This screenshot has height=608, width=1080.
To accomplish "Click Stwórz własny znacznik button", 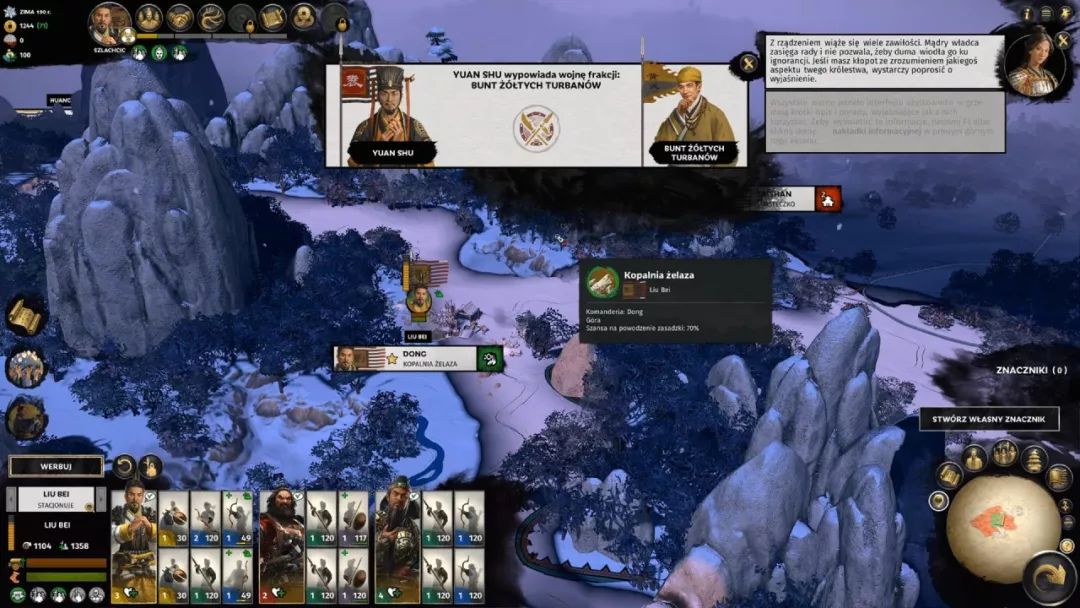I will point(989,419).
